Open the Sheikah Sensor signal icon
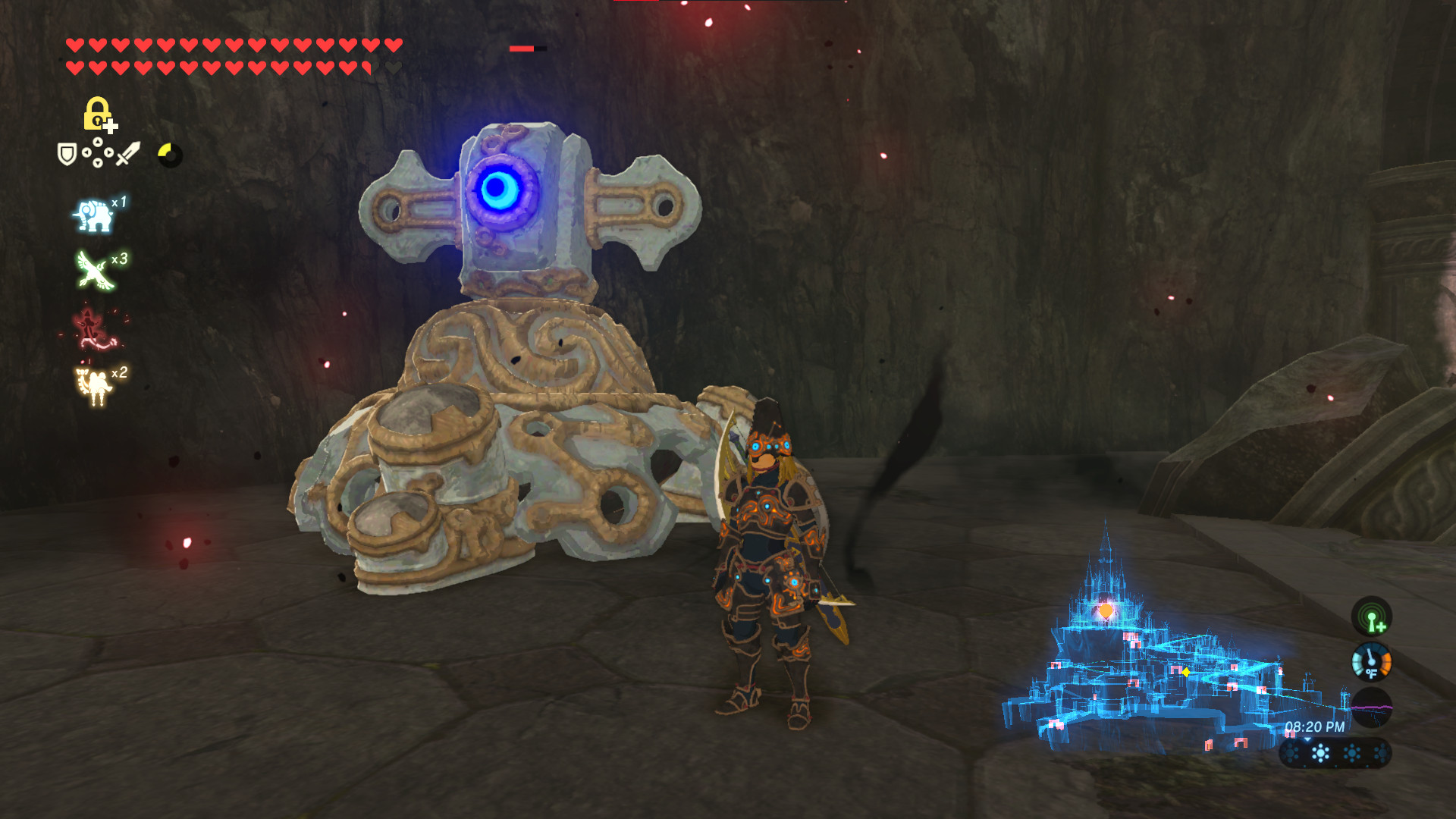This screenshot has width=1456, height=819. coord(1373,617)
